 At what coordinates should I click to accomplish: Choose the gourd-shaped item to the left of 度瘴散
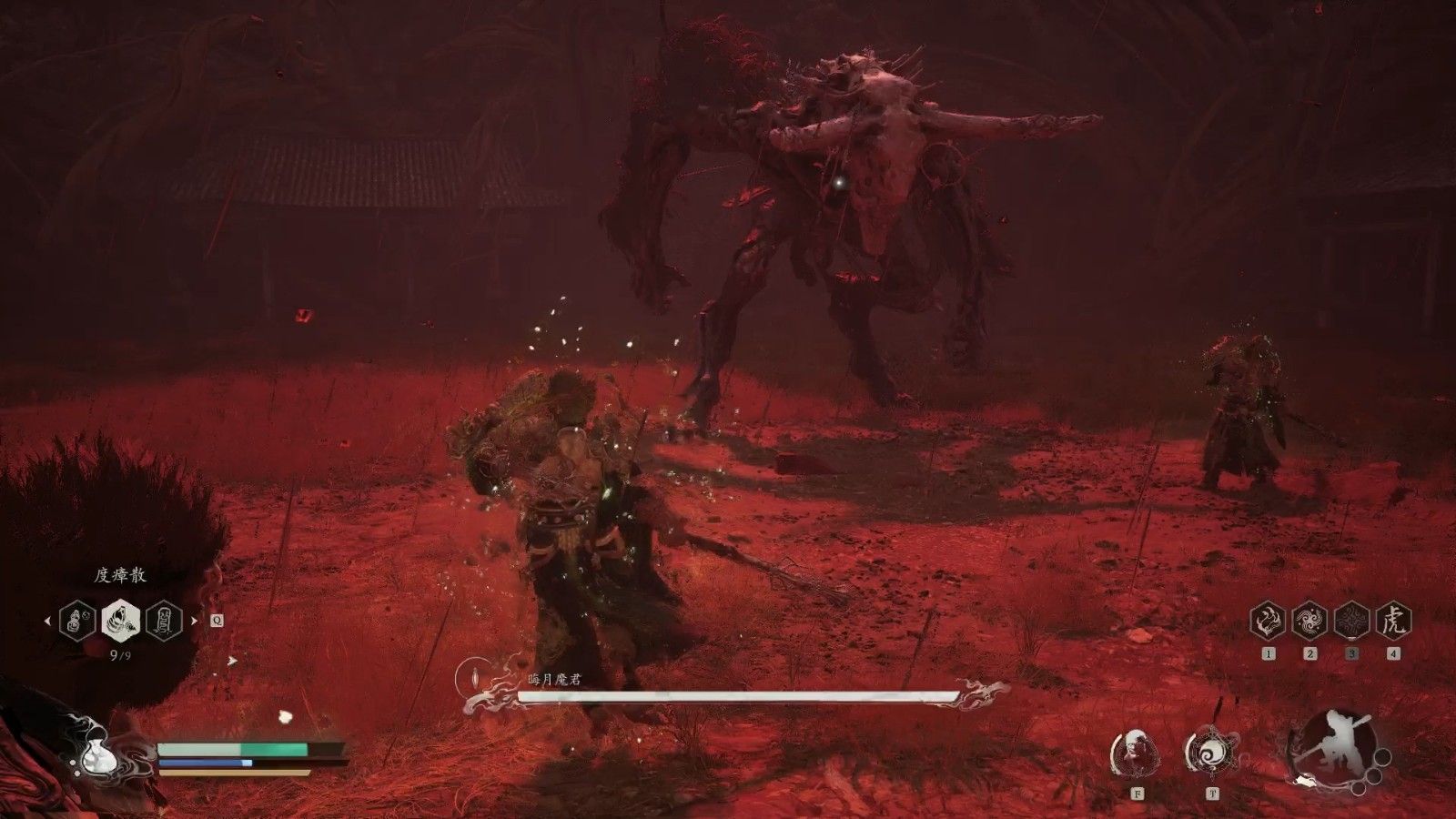point(77,622)
